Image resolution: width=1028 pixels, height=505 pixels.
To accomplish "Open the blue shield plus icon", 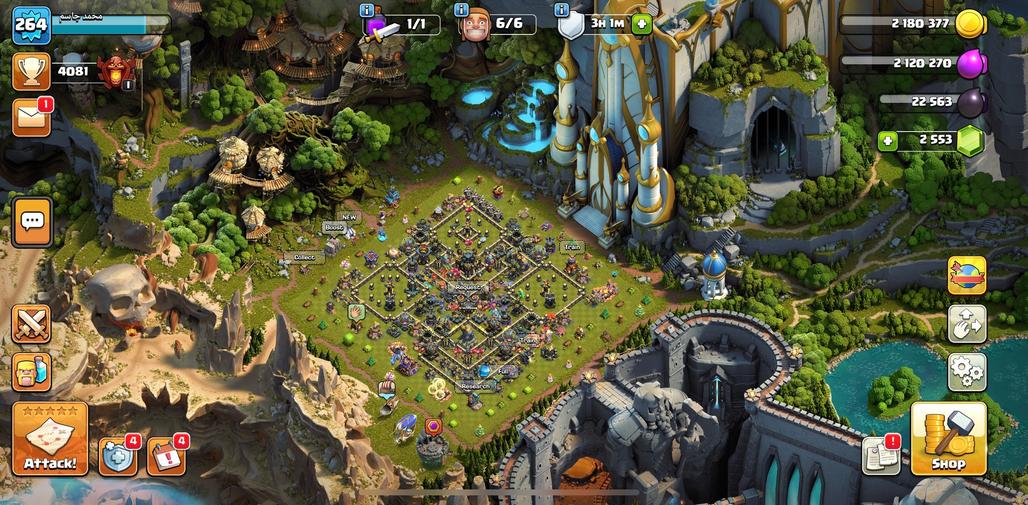I will tap(118, 456).
